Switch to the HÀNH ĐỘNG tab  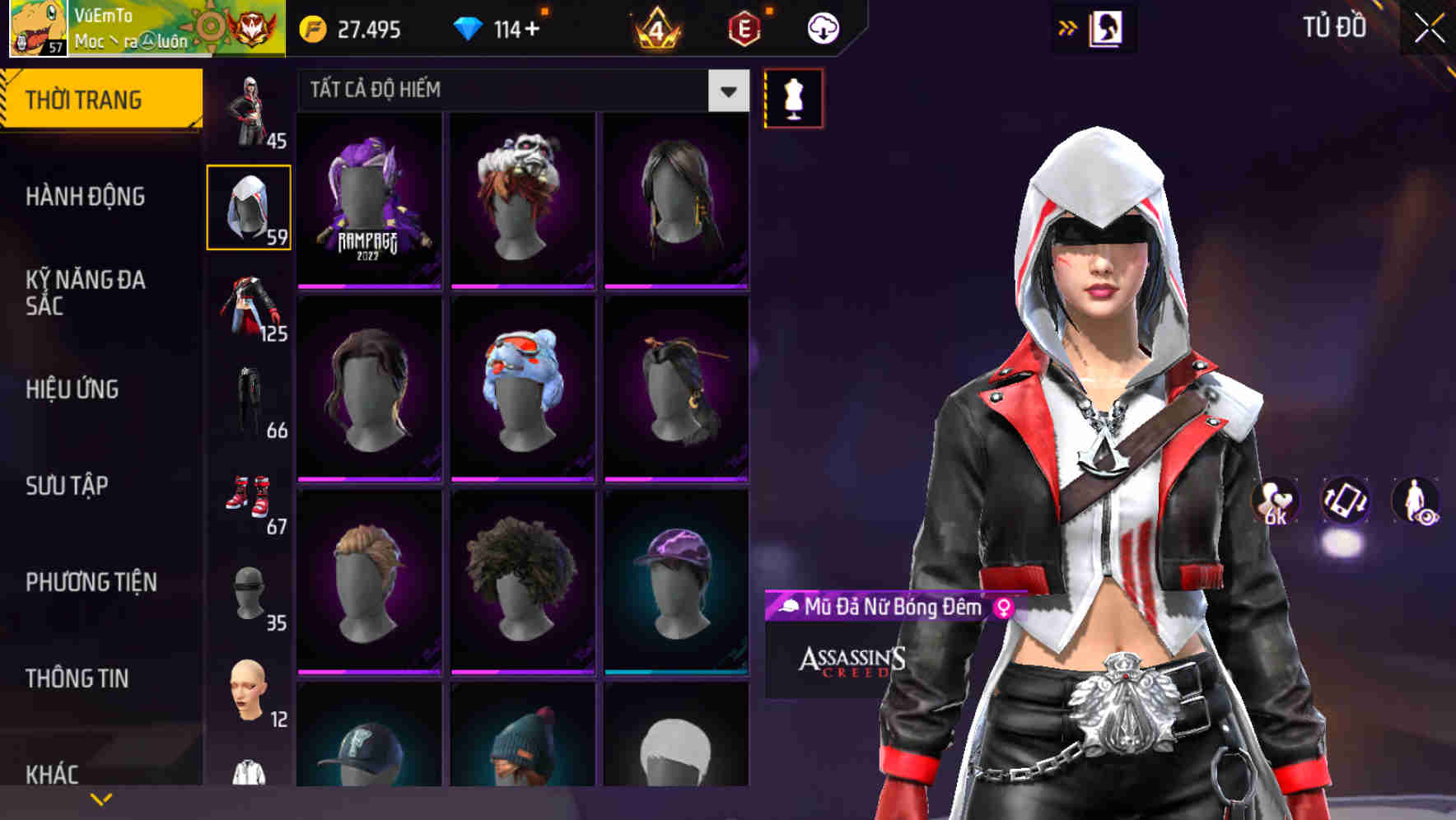click(x=86, y=197)
